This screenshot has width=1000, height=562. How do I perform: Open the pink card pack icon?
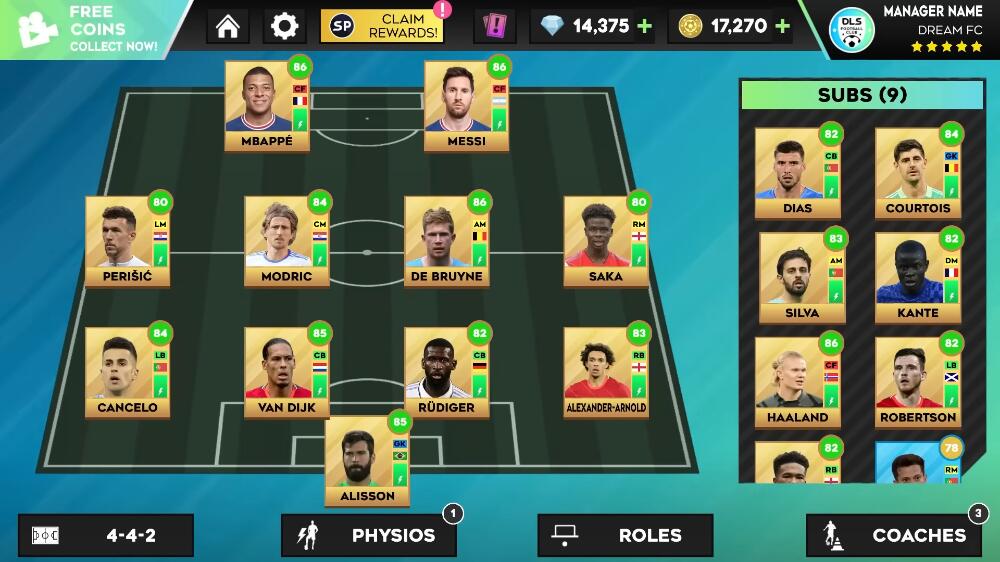pos(494,26)
